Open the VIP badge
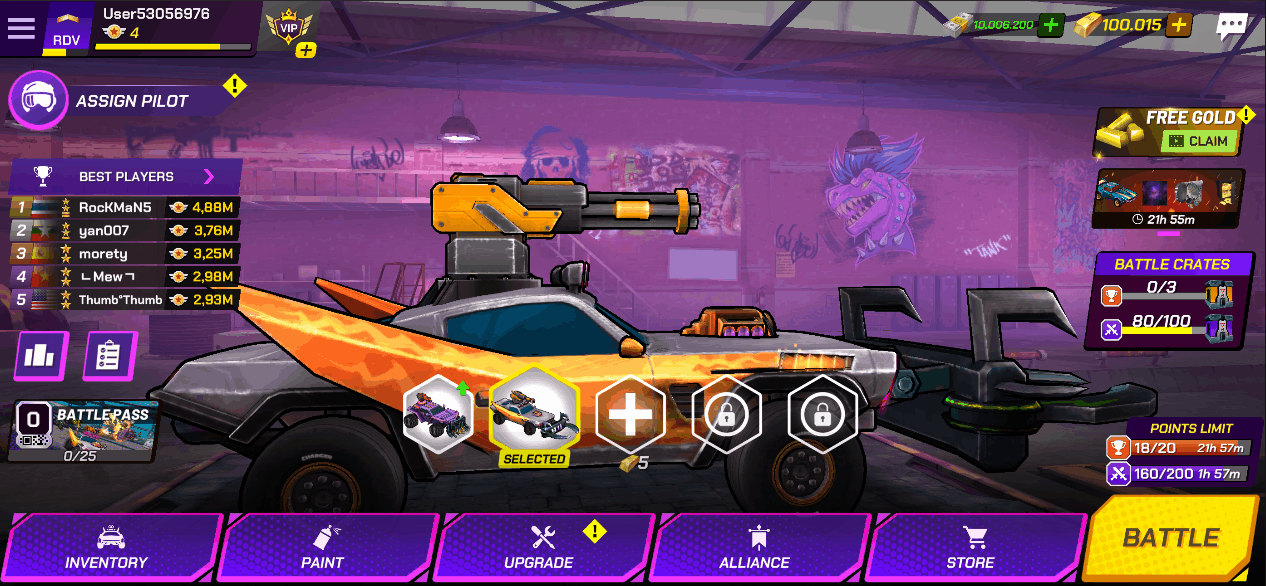Image resolution: width=1266 pixels, height=586 pixels. pos(289,27)
